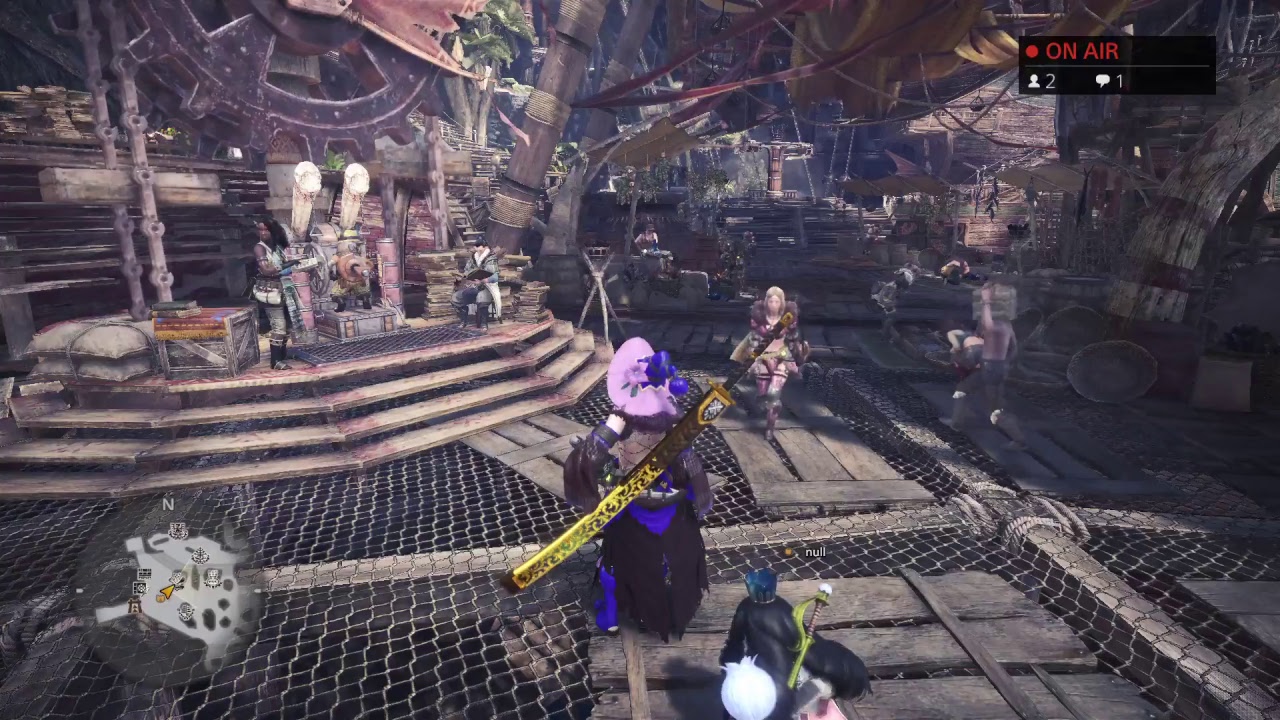Click the southern facility icon on the minimap

pos(186,611)
